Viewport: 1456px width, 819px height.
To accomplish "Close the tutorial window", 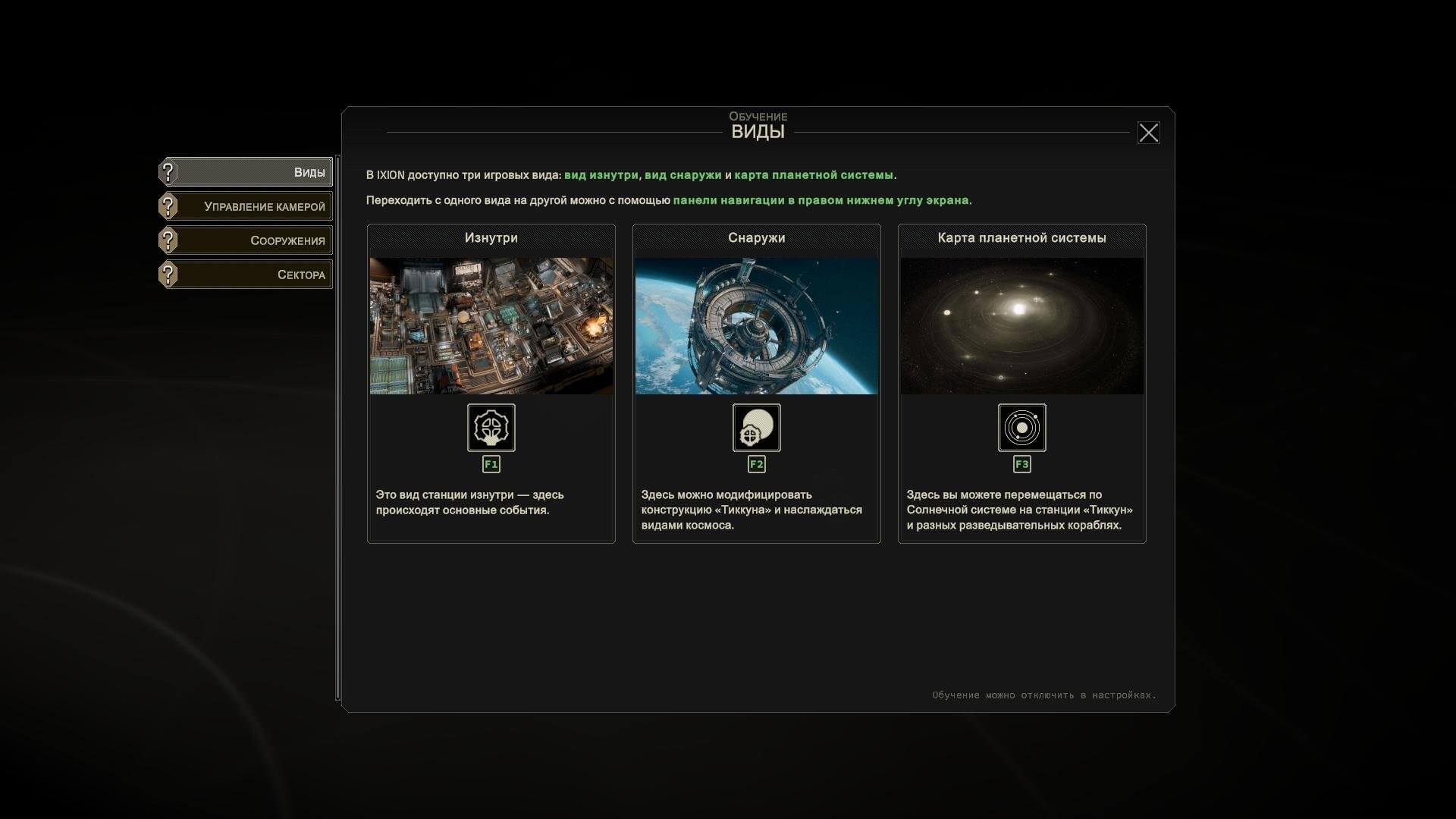I will point(1148,133).
